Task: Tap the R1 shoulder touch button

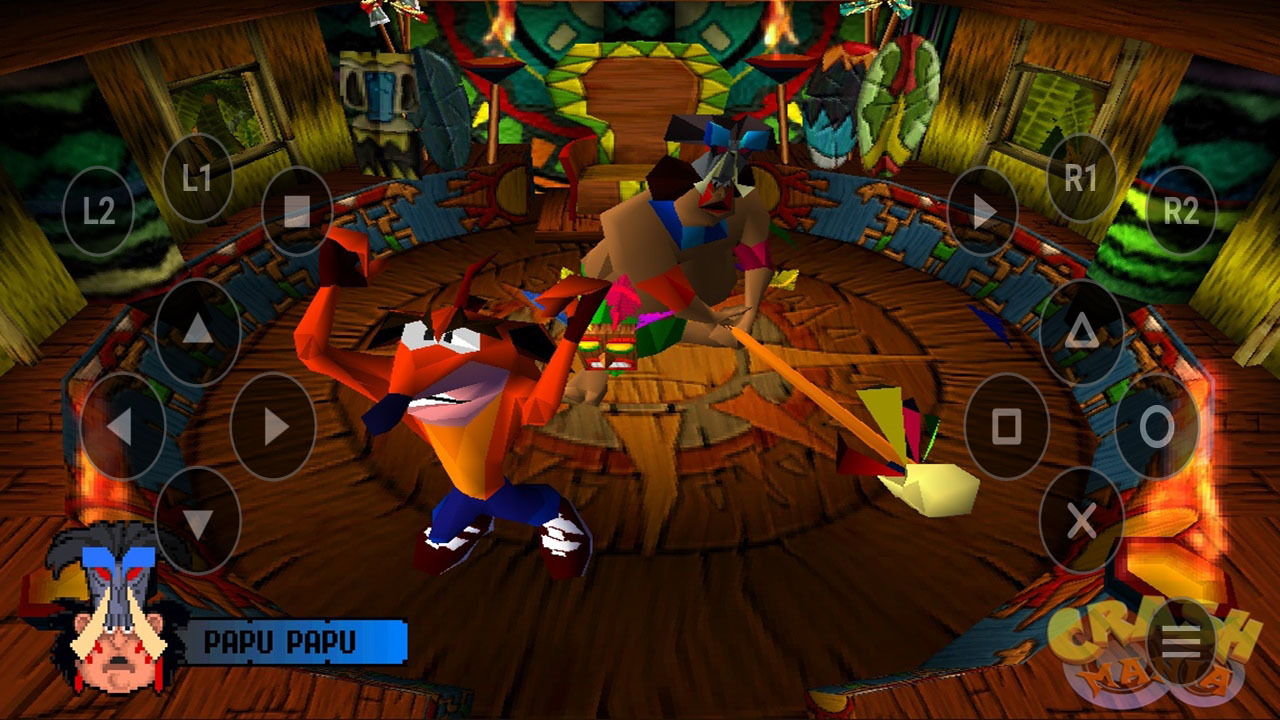Action: pos(1081,179)
